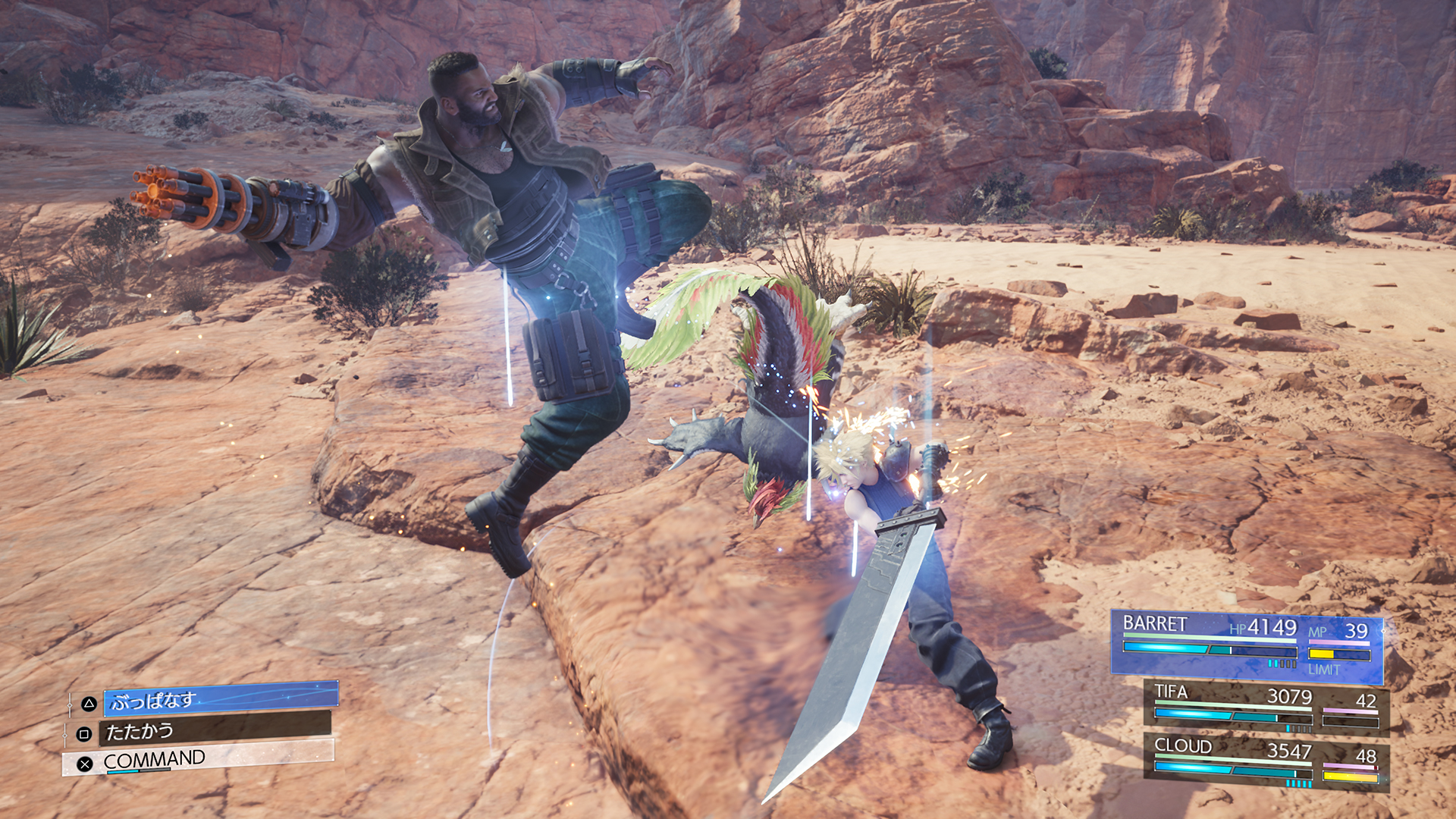Image resolution: width=1456 pixels, height=819 pixels.
Task: Click the Square button prompt icon
Action: tap(83, 734)
